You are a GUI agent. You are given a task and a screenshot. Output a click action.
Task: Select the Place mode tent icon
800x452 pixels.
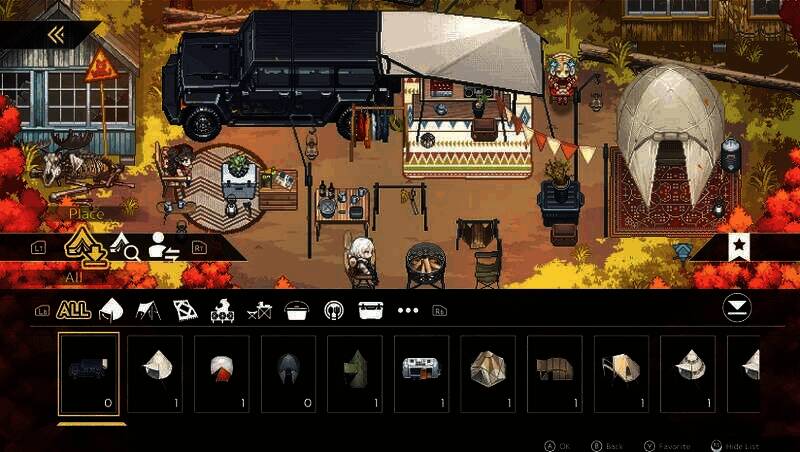[86, 247]
